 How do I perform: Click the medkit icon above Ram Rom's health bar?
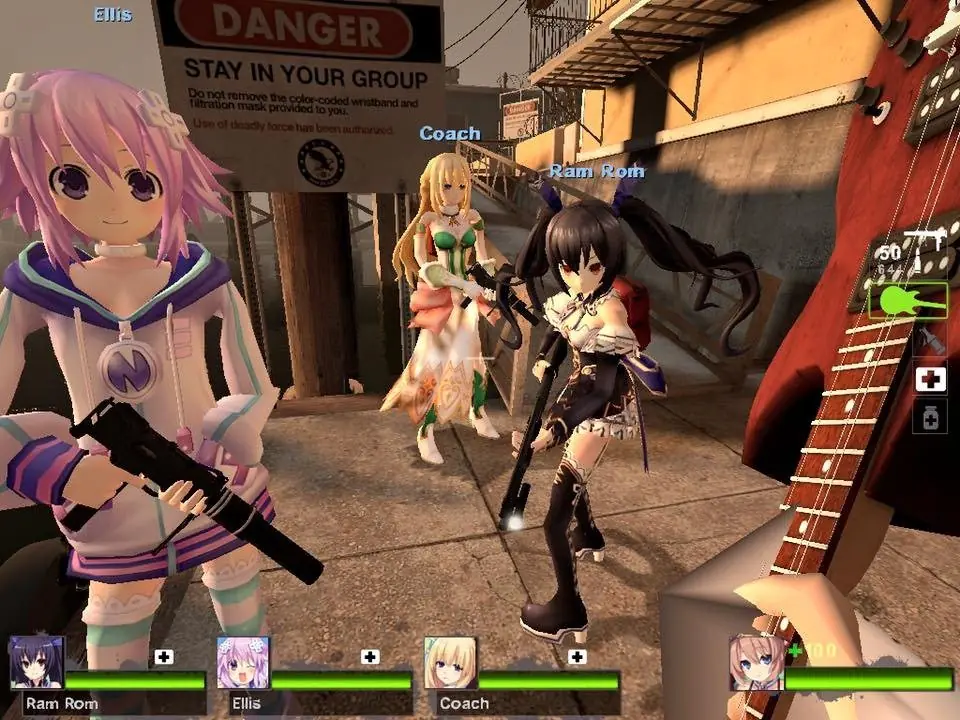164,657
